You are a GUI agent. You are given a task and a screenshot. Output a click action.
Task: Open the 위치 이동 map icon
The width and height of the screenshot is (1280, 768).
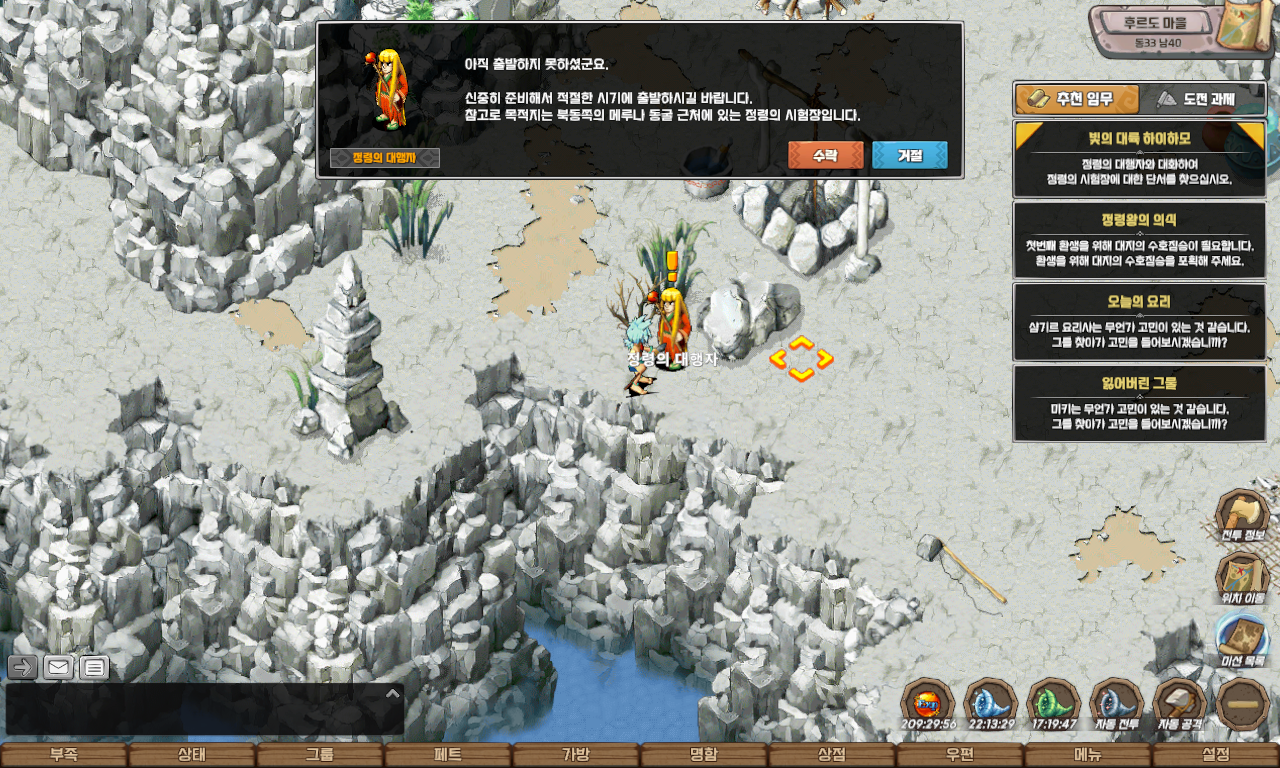tap(1242, 578)
